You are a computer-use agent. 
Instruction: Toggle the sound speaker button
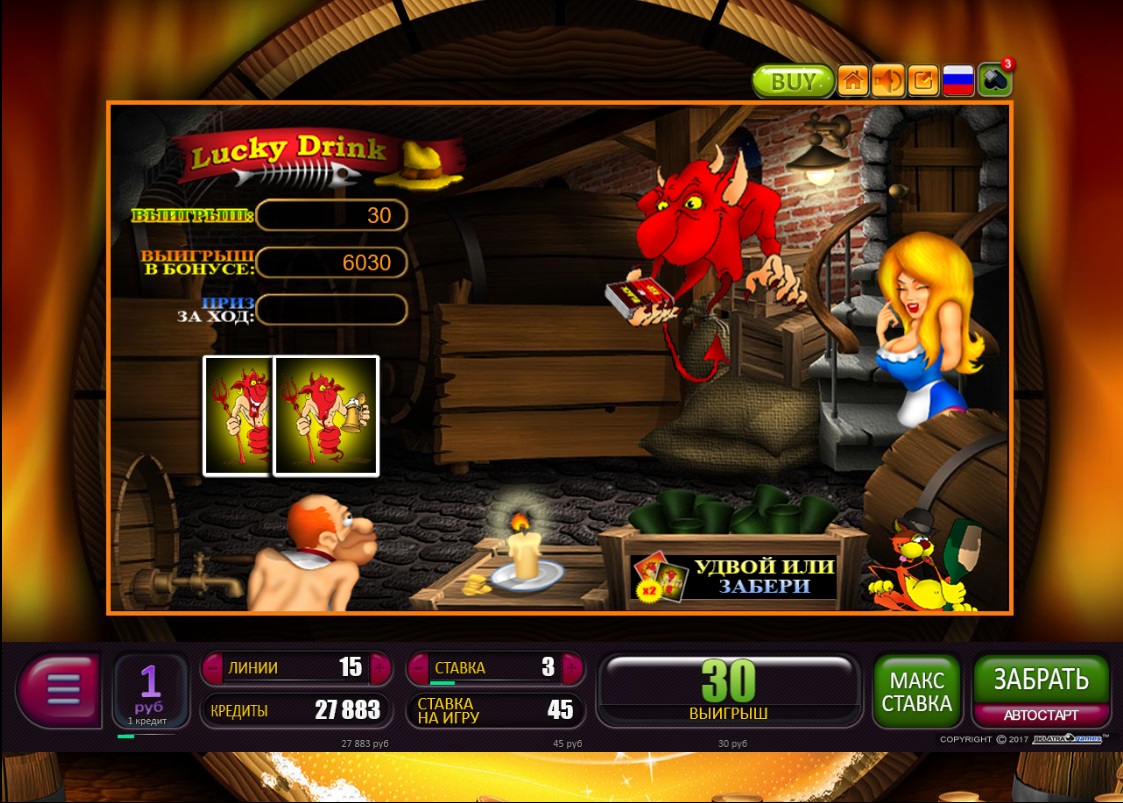coord(887,81)
